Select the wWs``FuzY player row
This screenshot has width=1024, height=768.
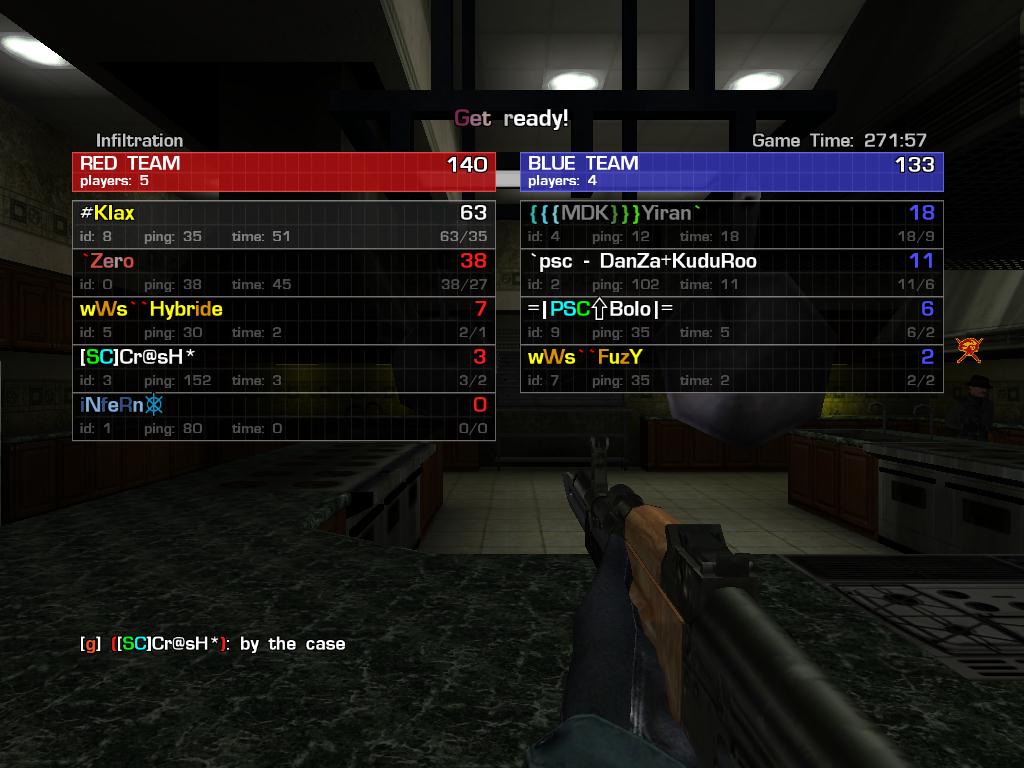coord(731,368)
